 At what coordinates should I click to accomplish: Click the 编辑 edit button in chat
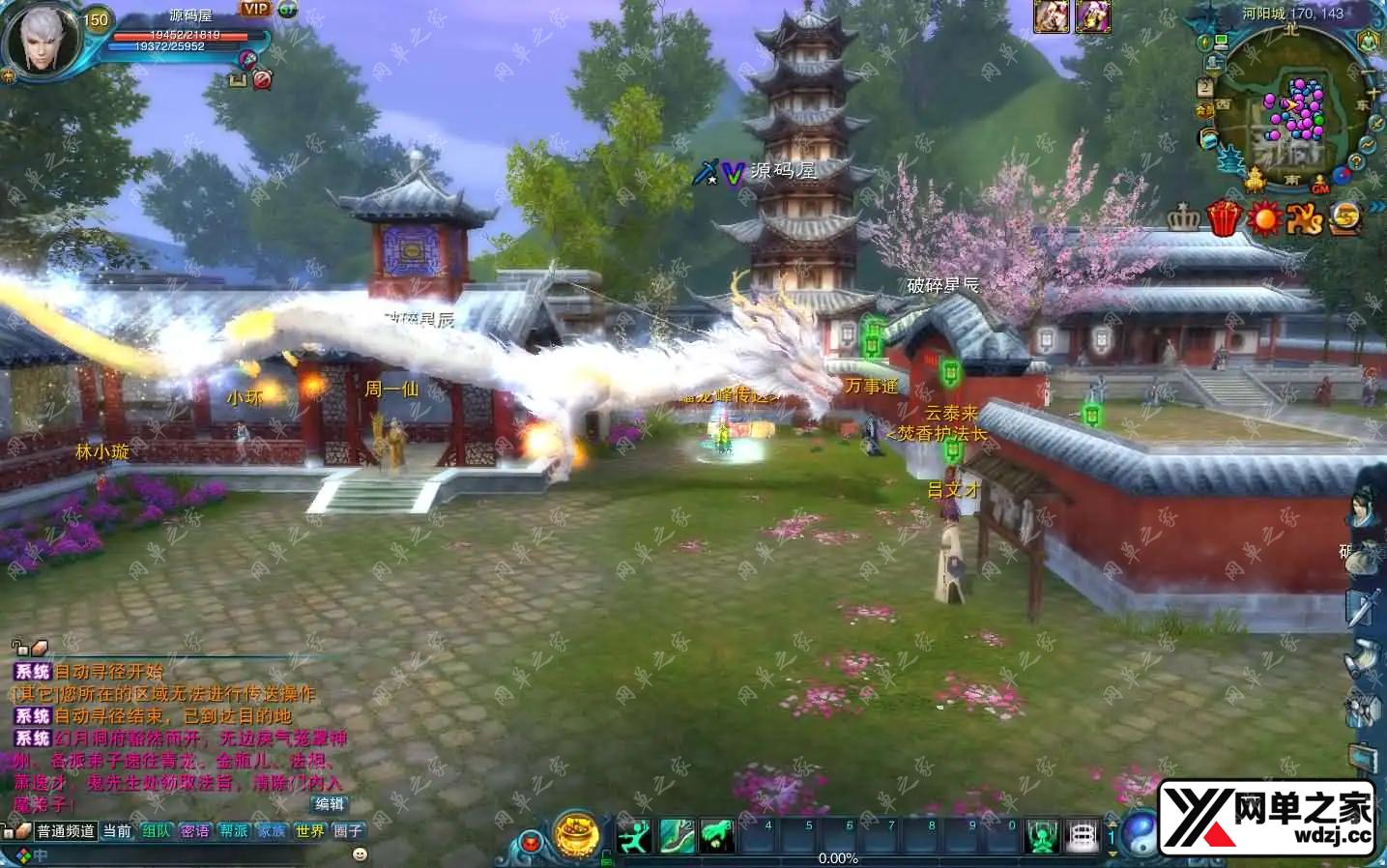pos(330,804)
